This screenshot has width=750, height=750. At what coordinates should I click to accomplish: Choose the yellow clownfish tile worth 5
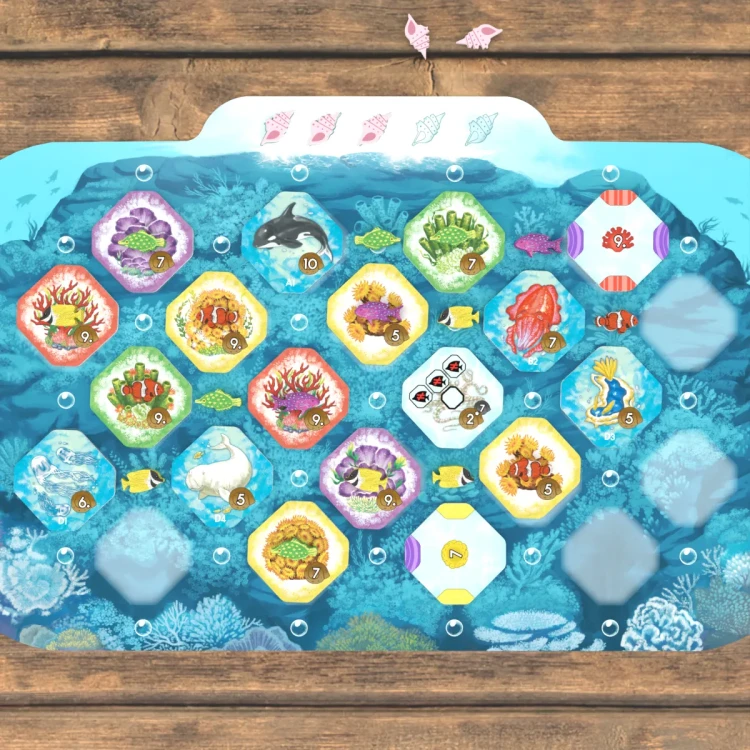[530, 468]
